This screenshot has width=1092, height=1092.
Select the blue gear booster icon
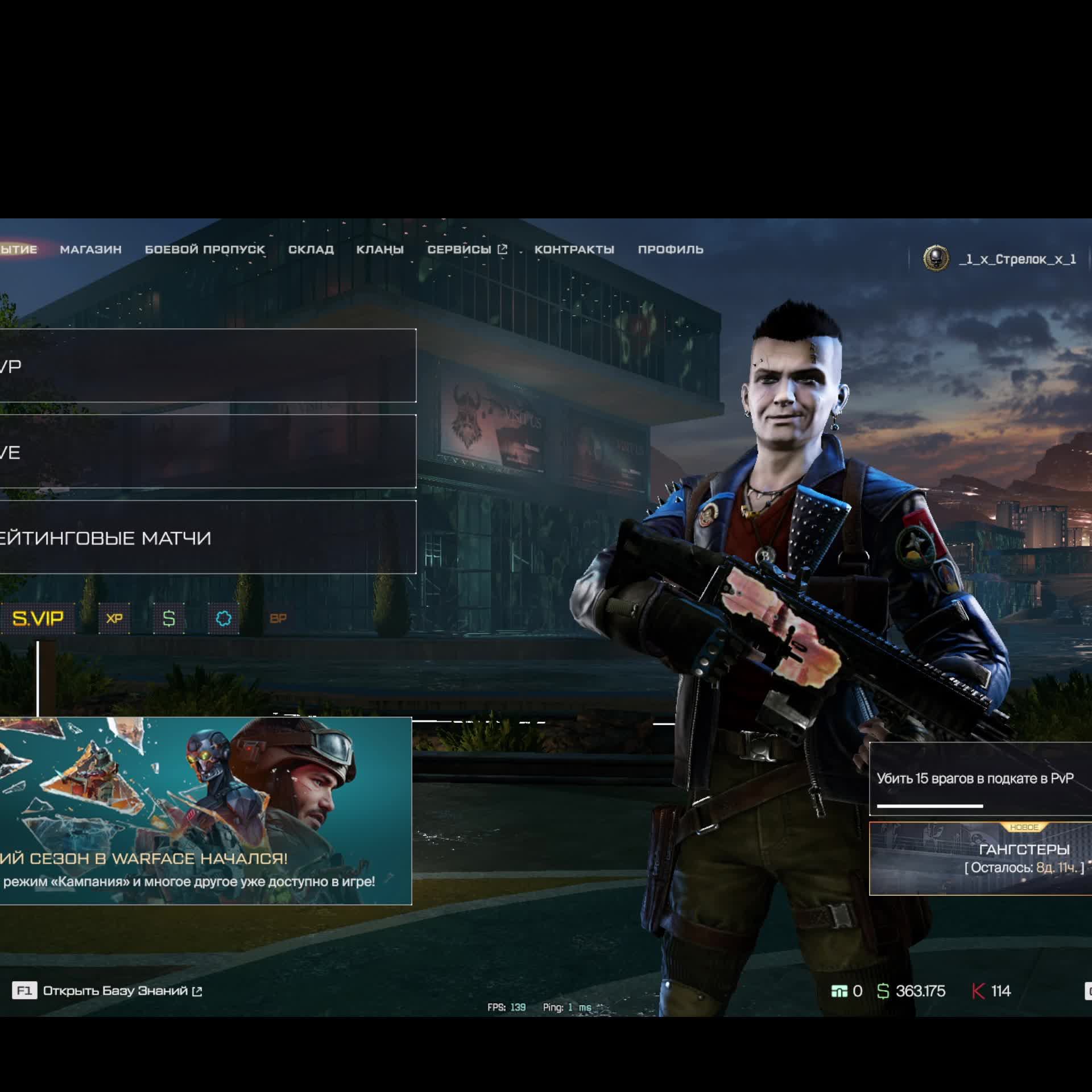click(224, 618)
